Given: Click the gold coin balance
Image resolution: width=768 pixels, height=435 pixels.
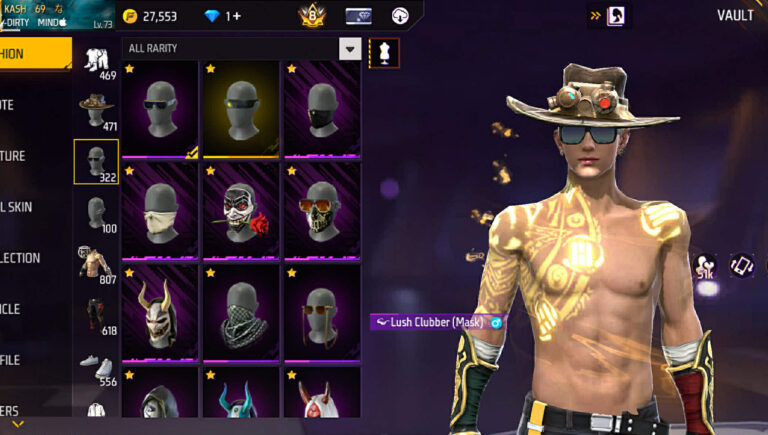Looking at the screenshot, I should pyautogui.click(x=150, y=16).
